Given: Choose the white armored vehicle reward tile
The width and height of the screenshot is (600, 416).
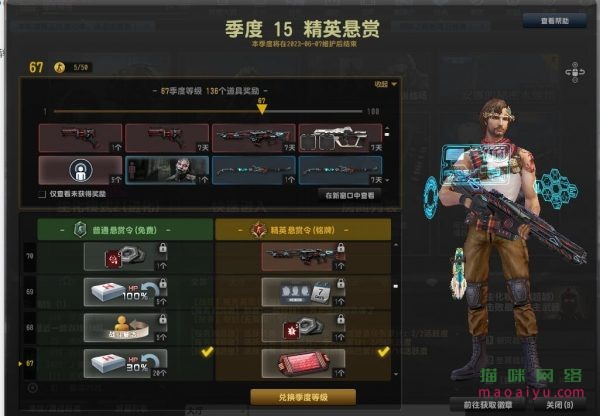Looking at the screenshot, I should click(340, 138).
